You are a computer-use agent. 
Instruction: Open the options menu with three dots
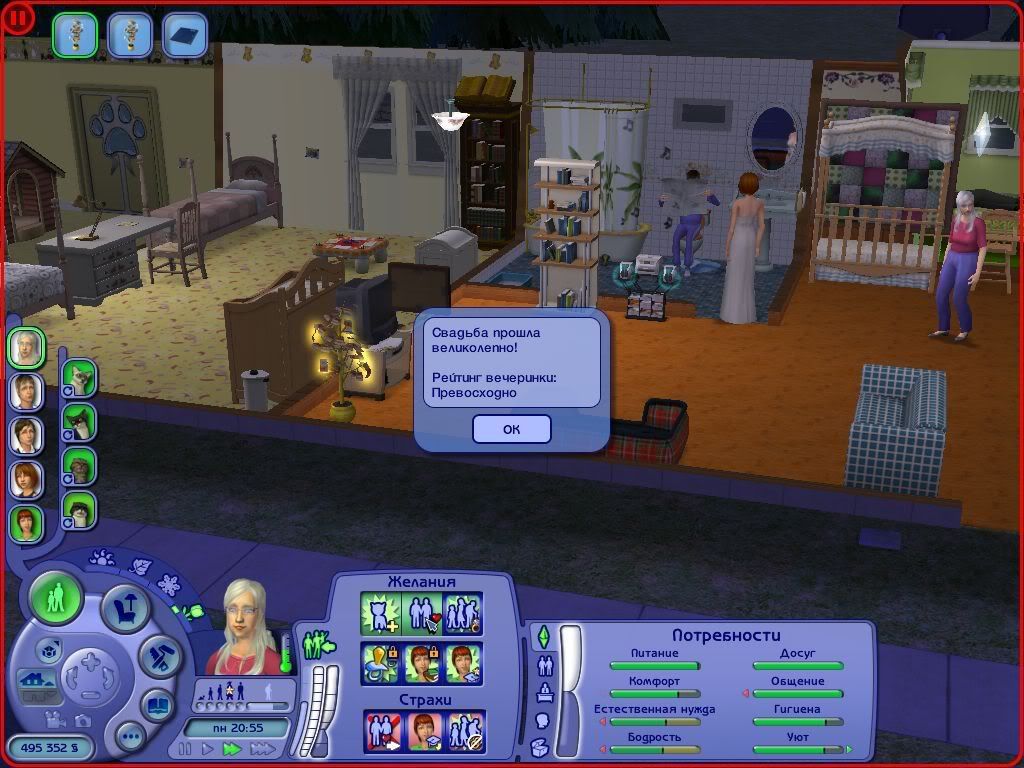(130, 739)
